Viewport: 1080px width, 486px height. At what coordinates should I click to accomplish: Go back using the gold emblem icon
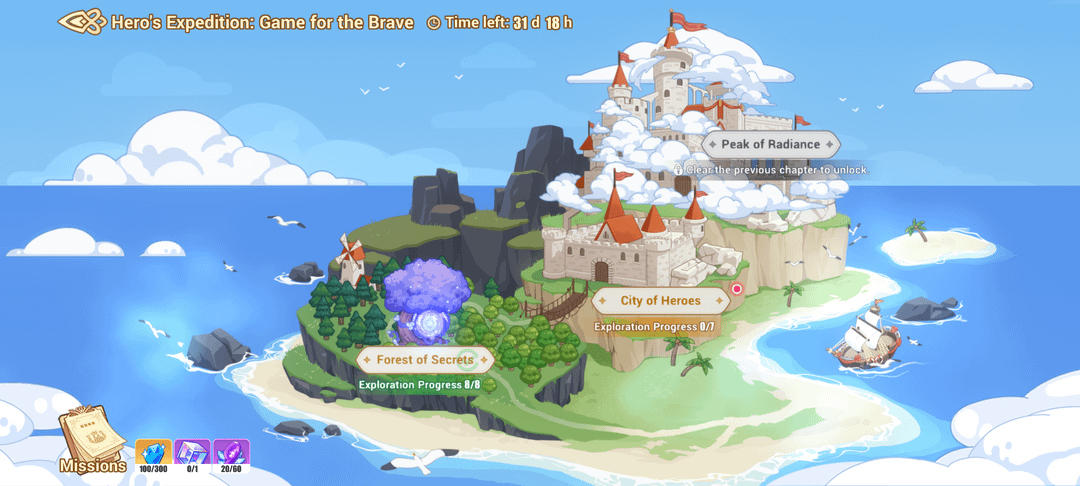pos(82,22)
